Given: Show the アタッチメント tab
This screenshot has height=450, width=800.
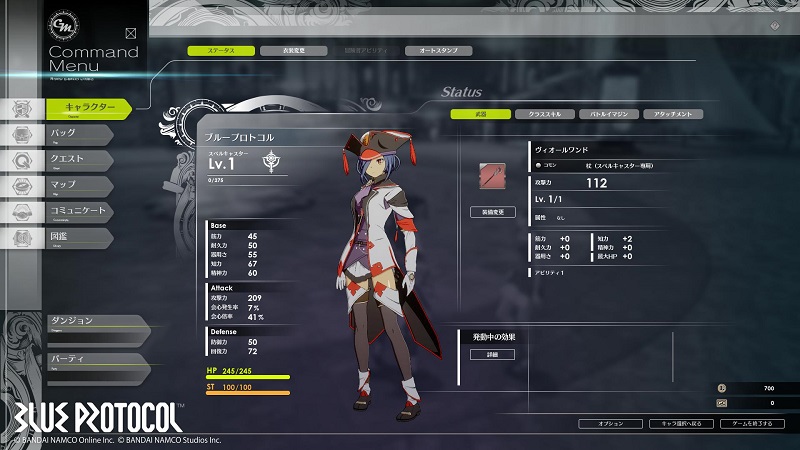Looking at the screenshot, I should point(672,114).
